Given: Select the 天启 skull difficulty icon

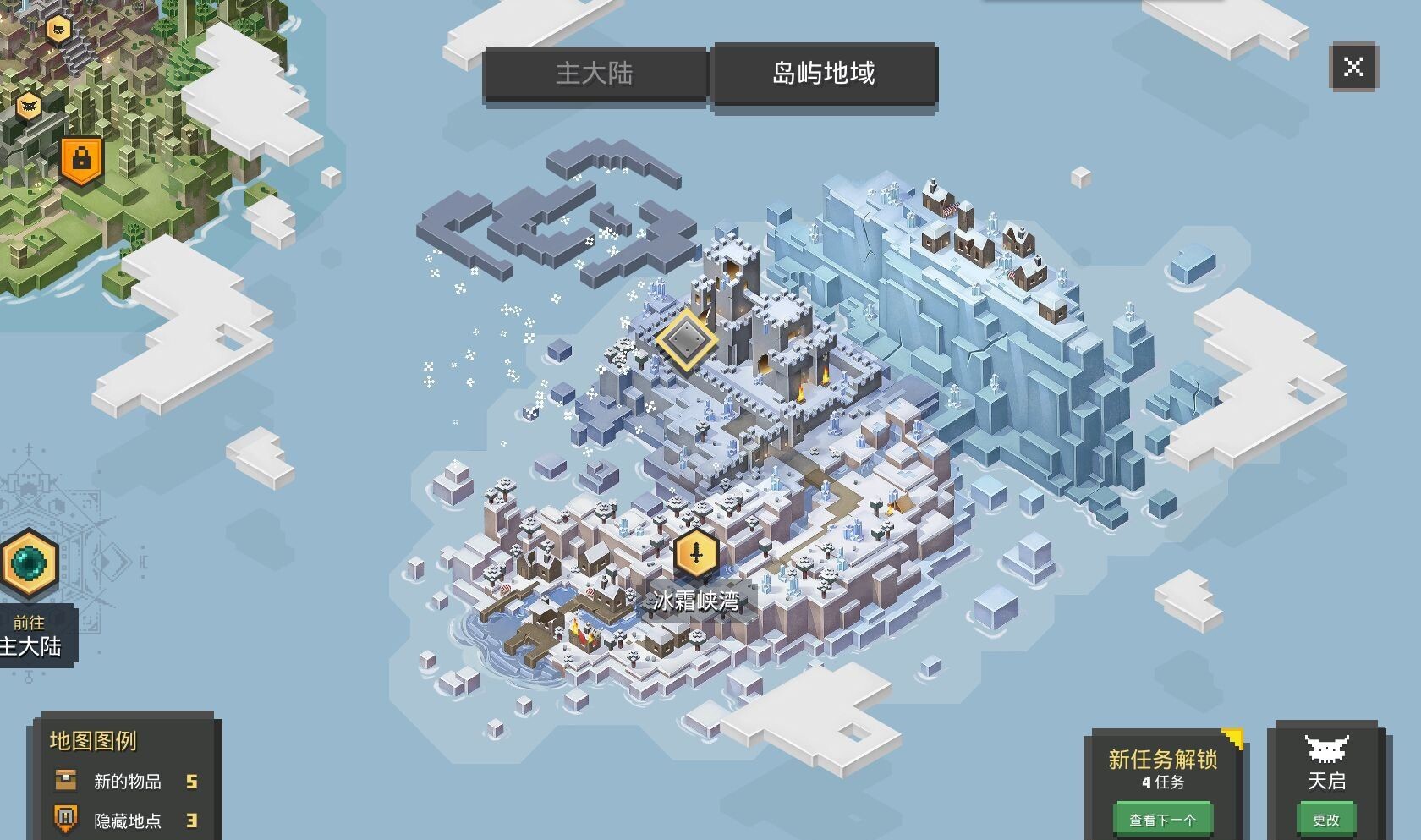Looking at the screenshot, I should coord(1325,749).
